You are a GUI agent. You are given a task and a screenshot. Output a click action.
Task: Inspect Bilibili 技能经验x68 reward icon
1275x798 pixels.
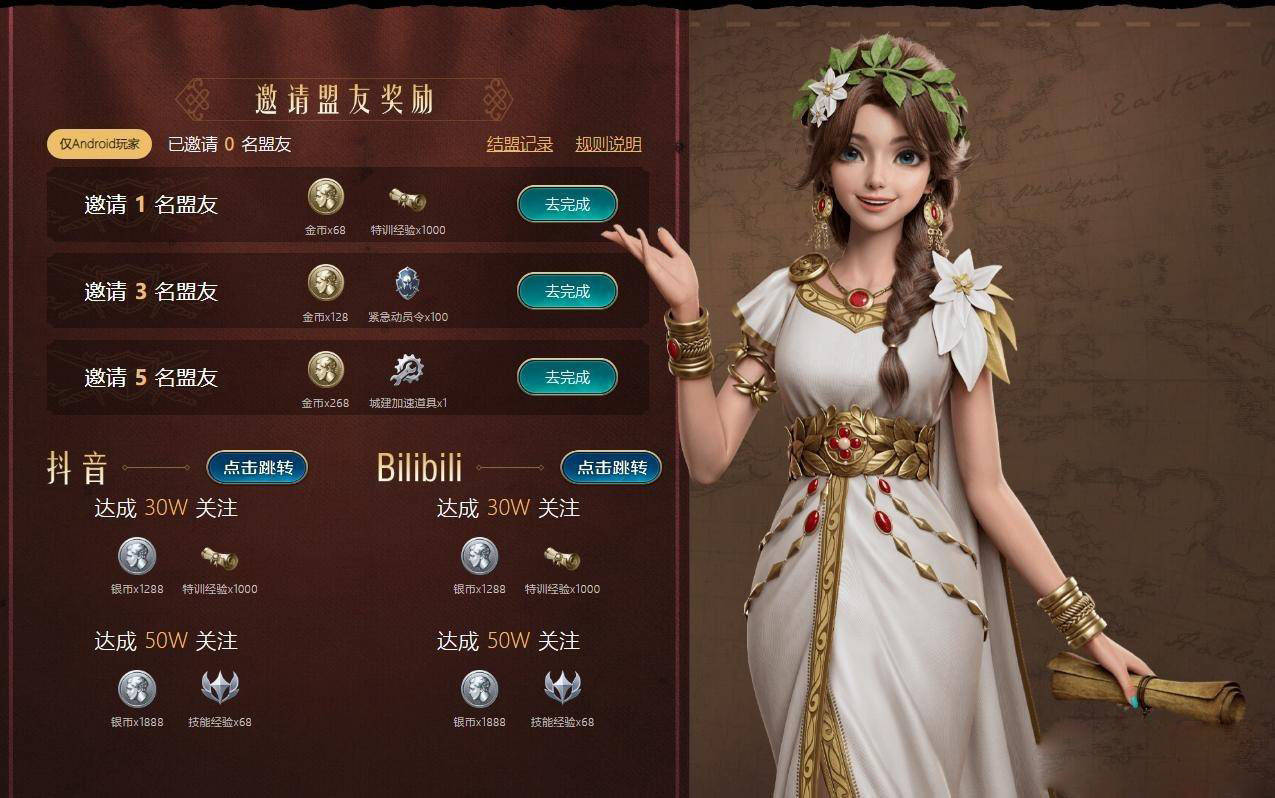tap(562, 688)
